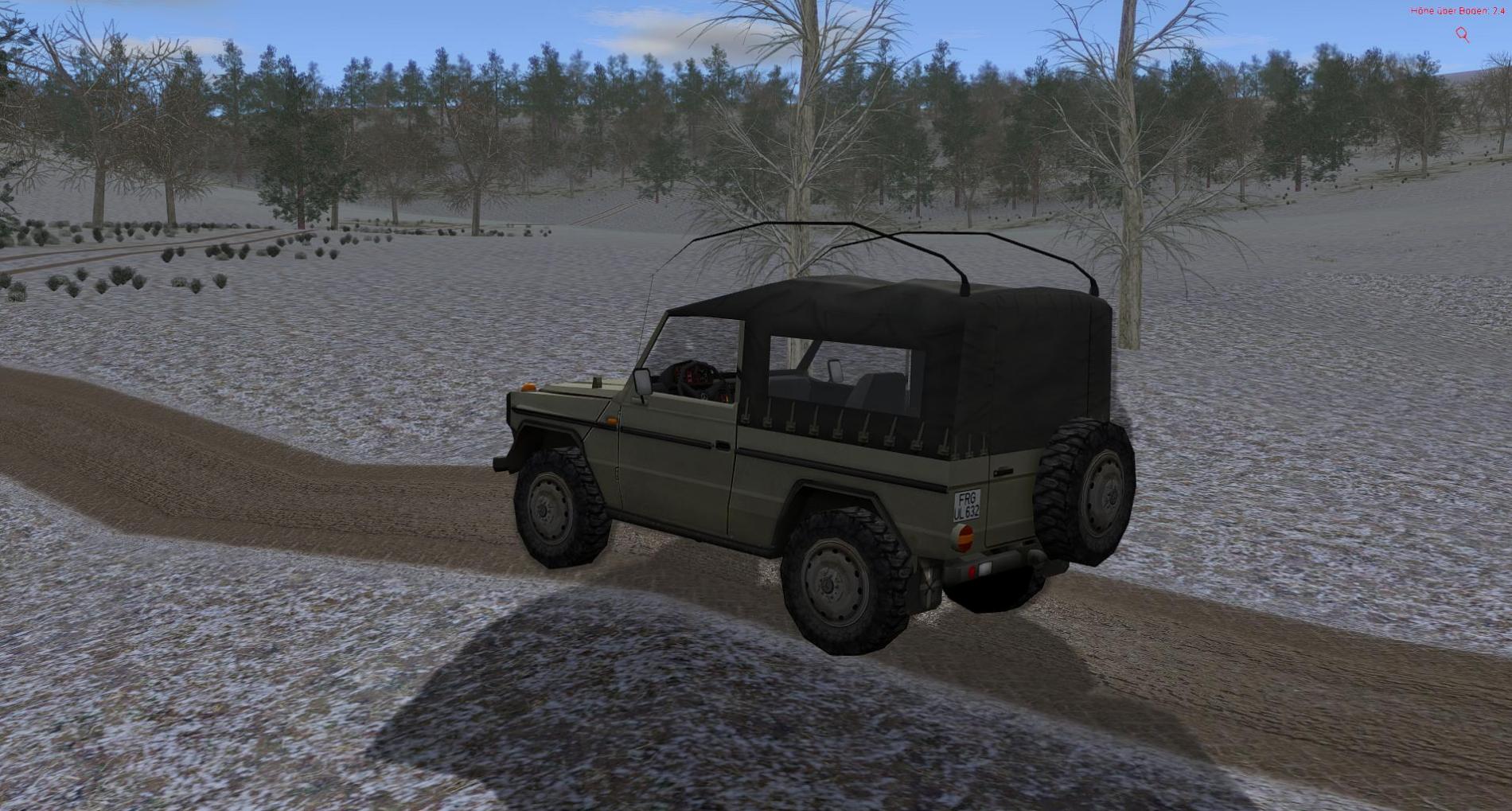Click the red magnifying glass icon

1462,33
